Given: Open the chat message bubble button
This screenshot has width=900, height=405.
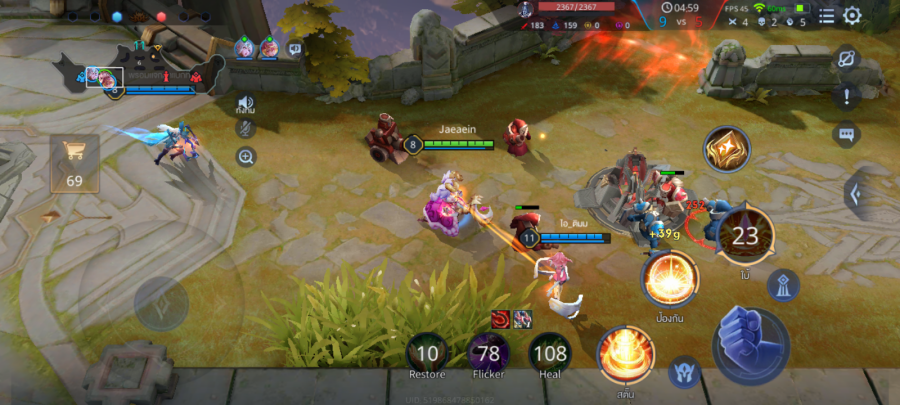Looking at the screenshot, I should click(847, 134).
